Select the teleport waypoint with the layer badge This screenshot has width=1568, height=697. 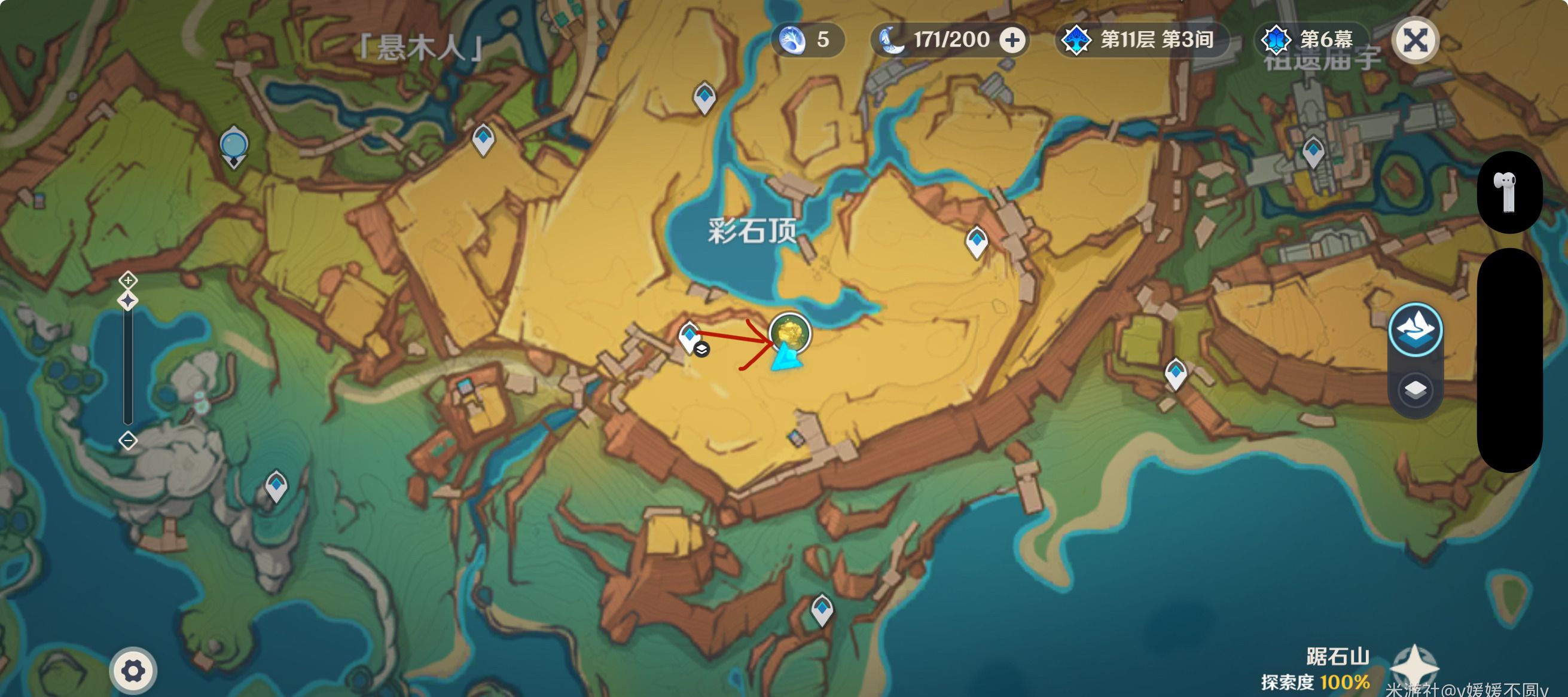coord(690,337)
